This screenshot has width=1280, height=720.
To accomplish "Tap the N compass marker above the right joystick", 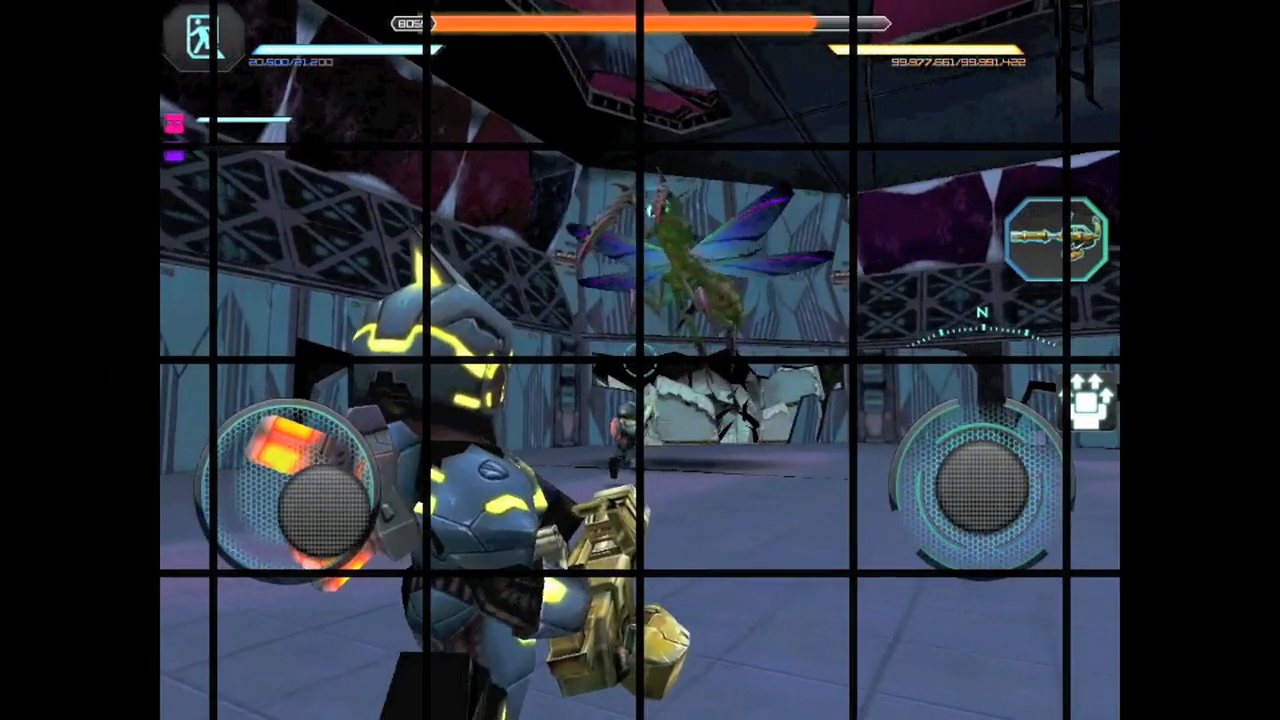I will pos(981,313).
